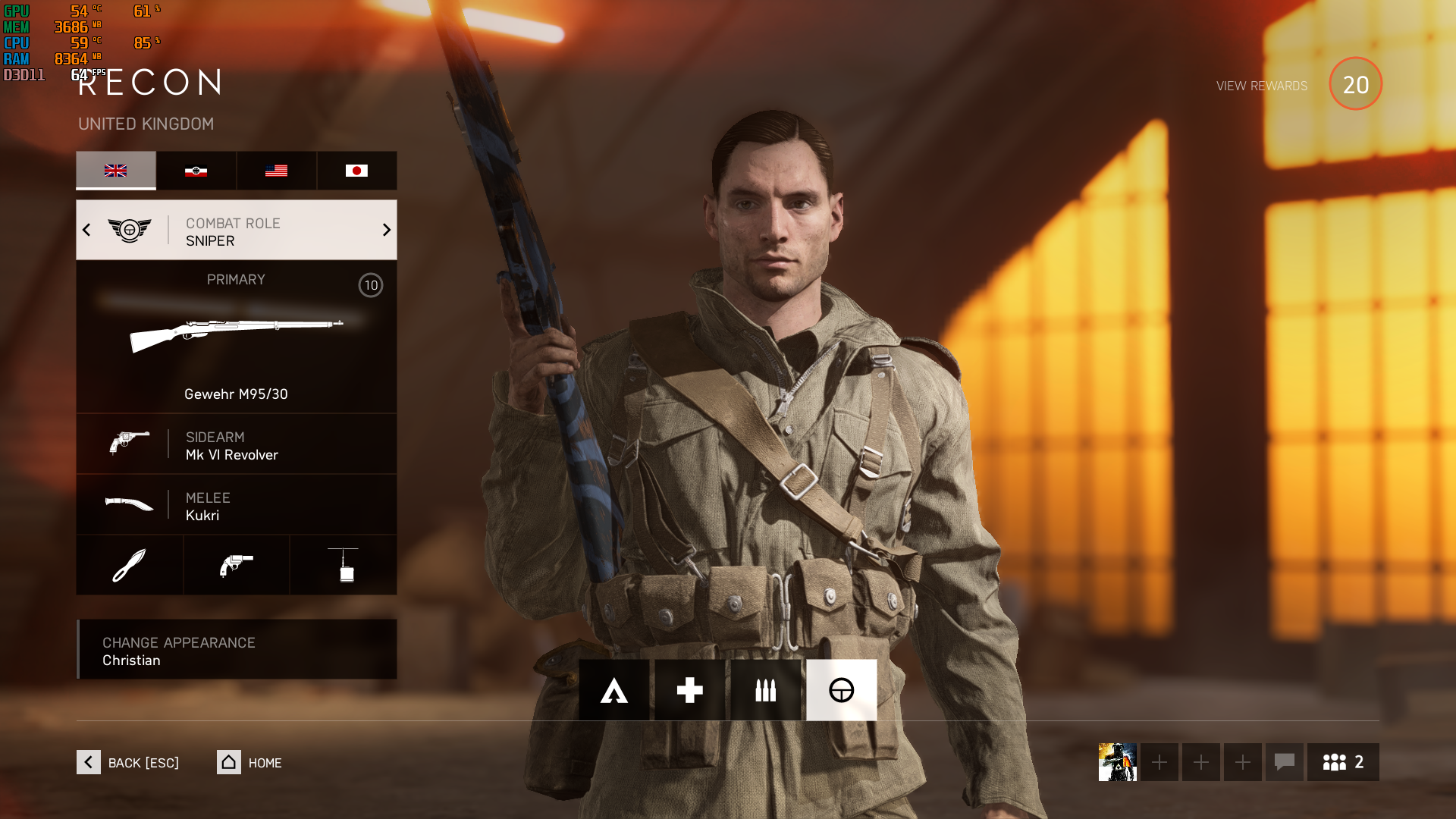Image resolution: width=1456 pixels, height=819 pixels.
Task: Open the Gewehr M95/30 primary weapon slot
Action: pos(236,337)
